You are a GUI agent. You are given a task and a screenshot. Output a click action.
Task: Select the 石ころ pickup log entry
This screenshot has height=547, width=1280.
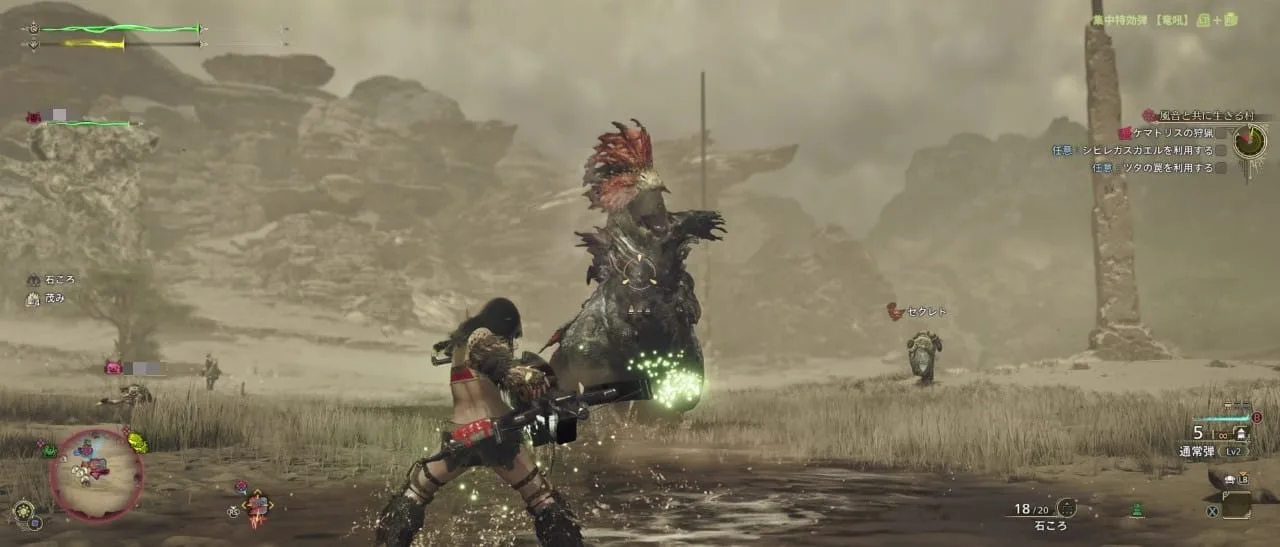pos(58,280)
